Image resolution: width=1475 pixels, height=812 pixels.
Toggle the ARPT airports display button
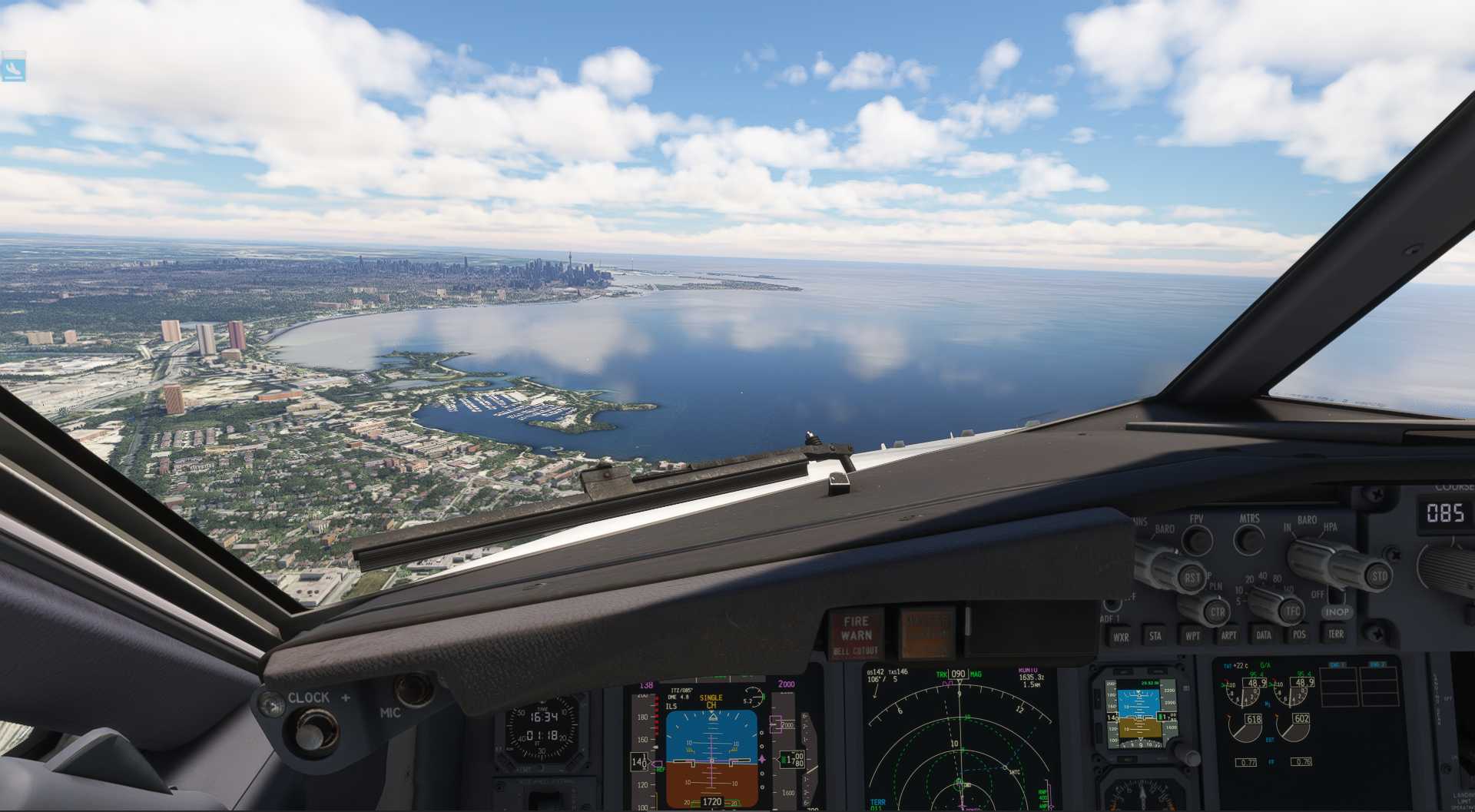1229,635
